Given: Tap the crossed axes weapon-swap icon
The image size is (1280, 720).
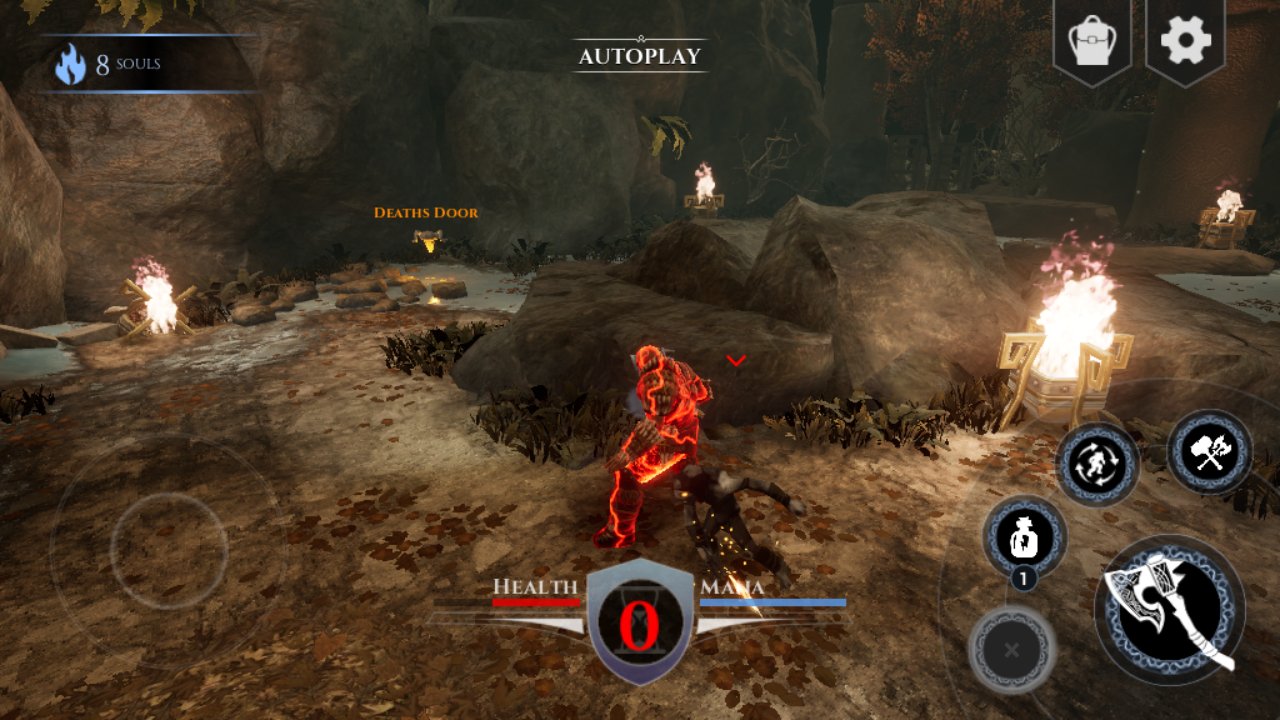Looking at the screenshot, I should point(1209,452).
